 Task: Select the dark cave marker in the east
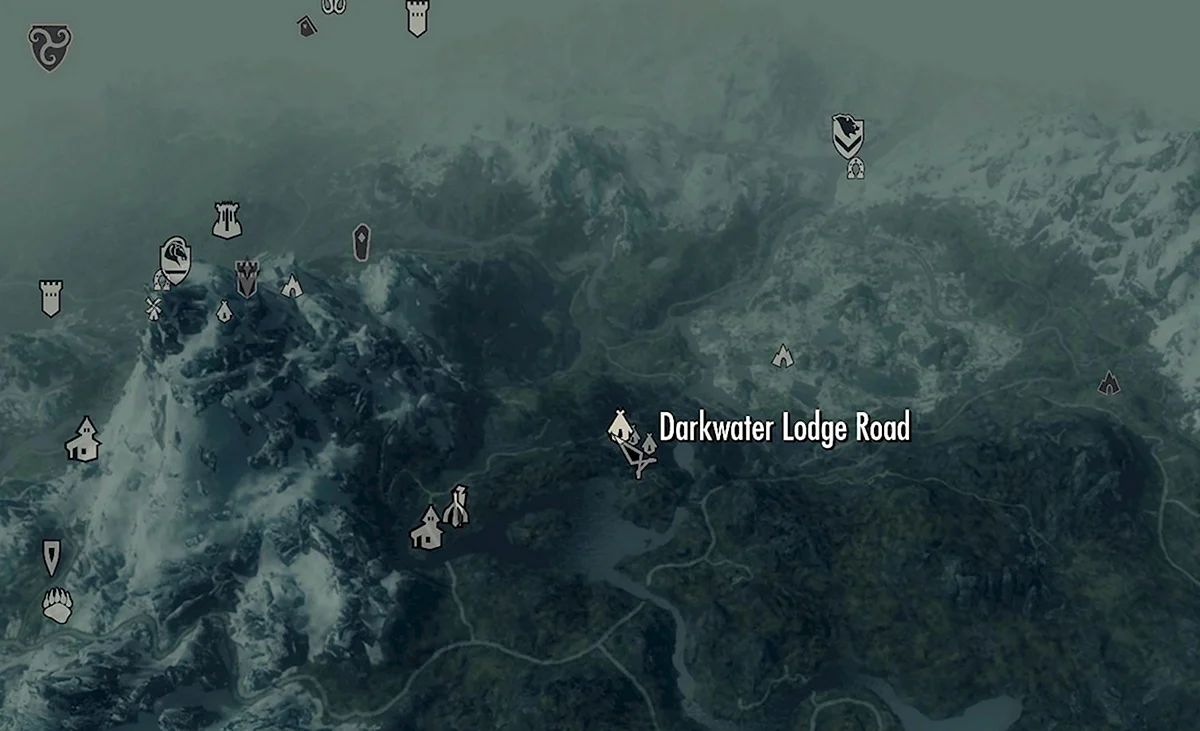[x=1108, y=382]
